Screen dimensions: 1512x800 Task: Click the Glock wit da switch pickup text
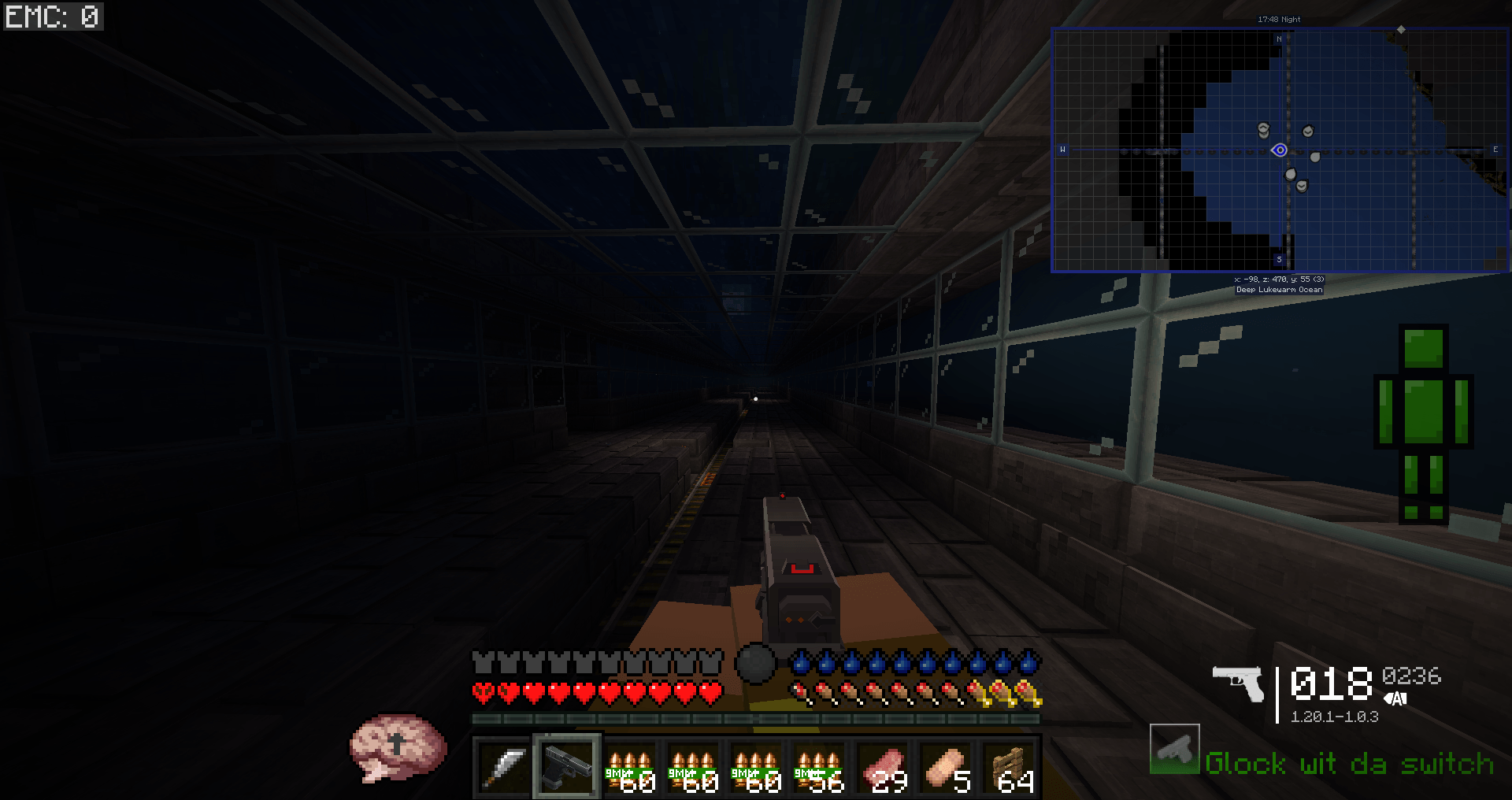click(x=1348, y=764)
